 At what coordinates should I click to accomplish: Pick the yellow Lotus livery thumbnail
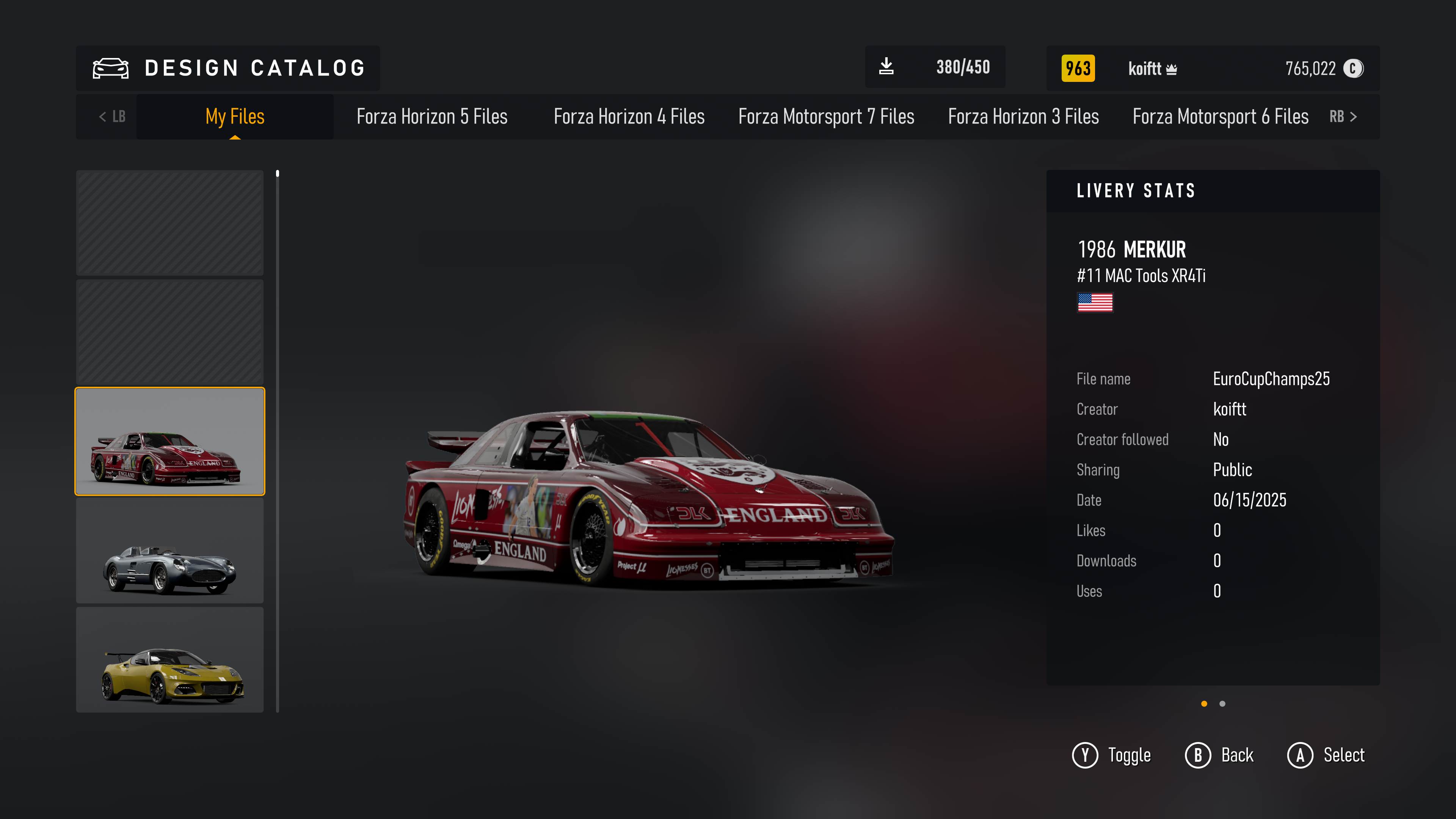[169, 660]
